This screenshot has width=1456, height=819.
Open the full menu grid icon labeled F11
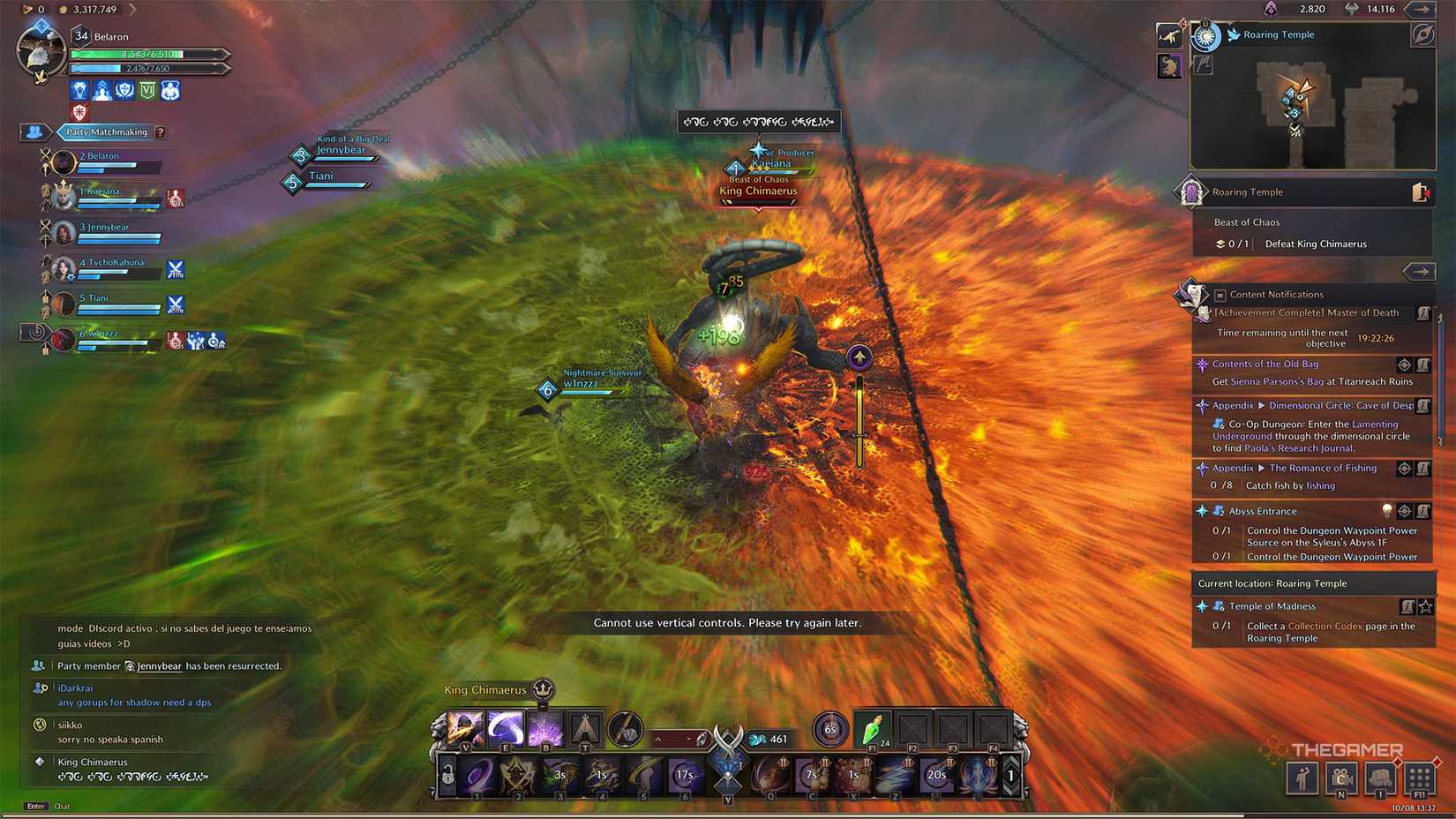pyautogui.click(x=1419, y=780)
